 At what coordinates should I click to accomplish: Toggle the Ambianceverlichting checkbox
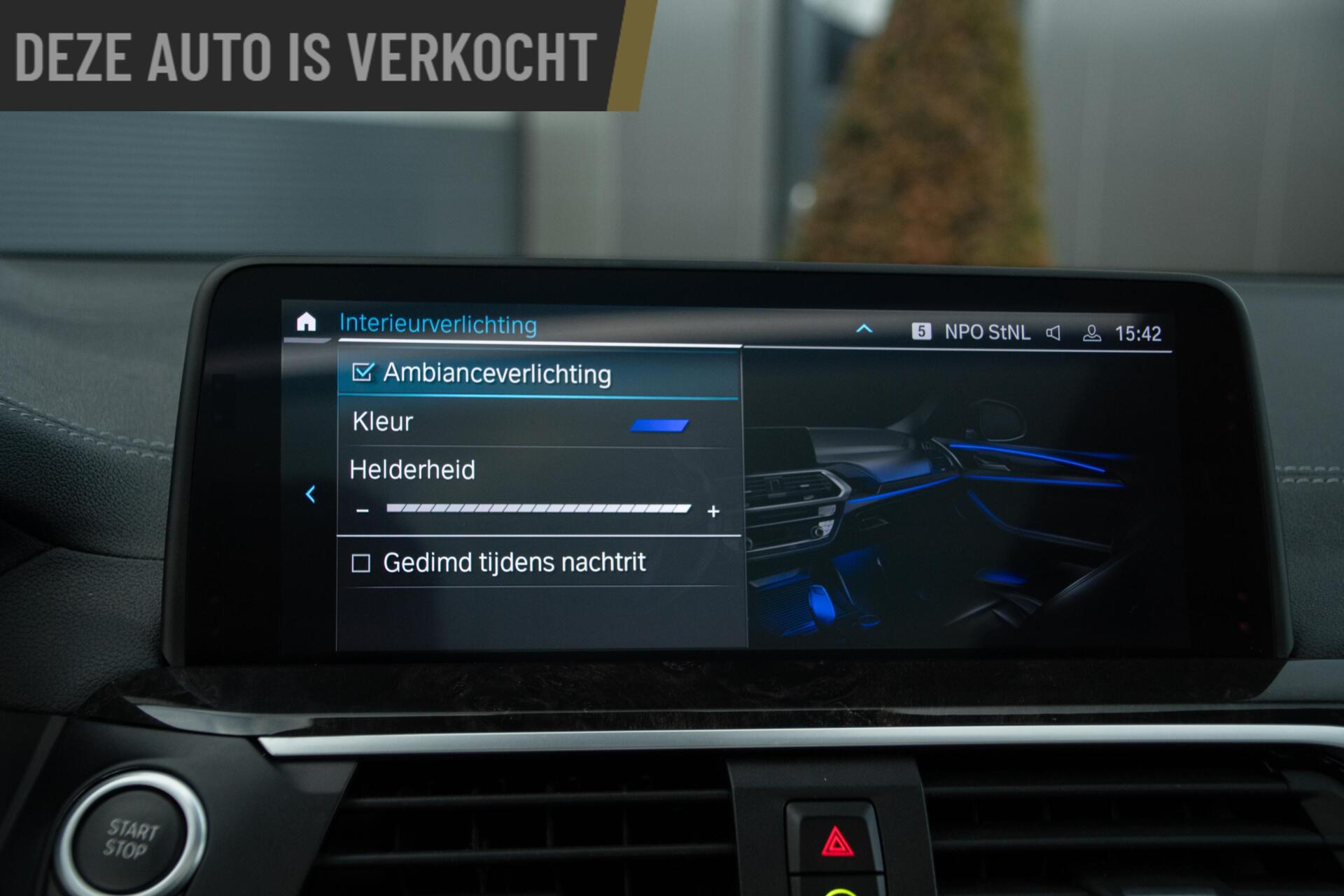coord(363,372)
